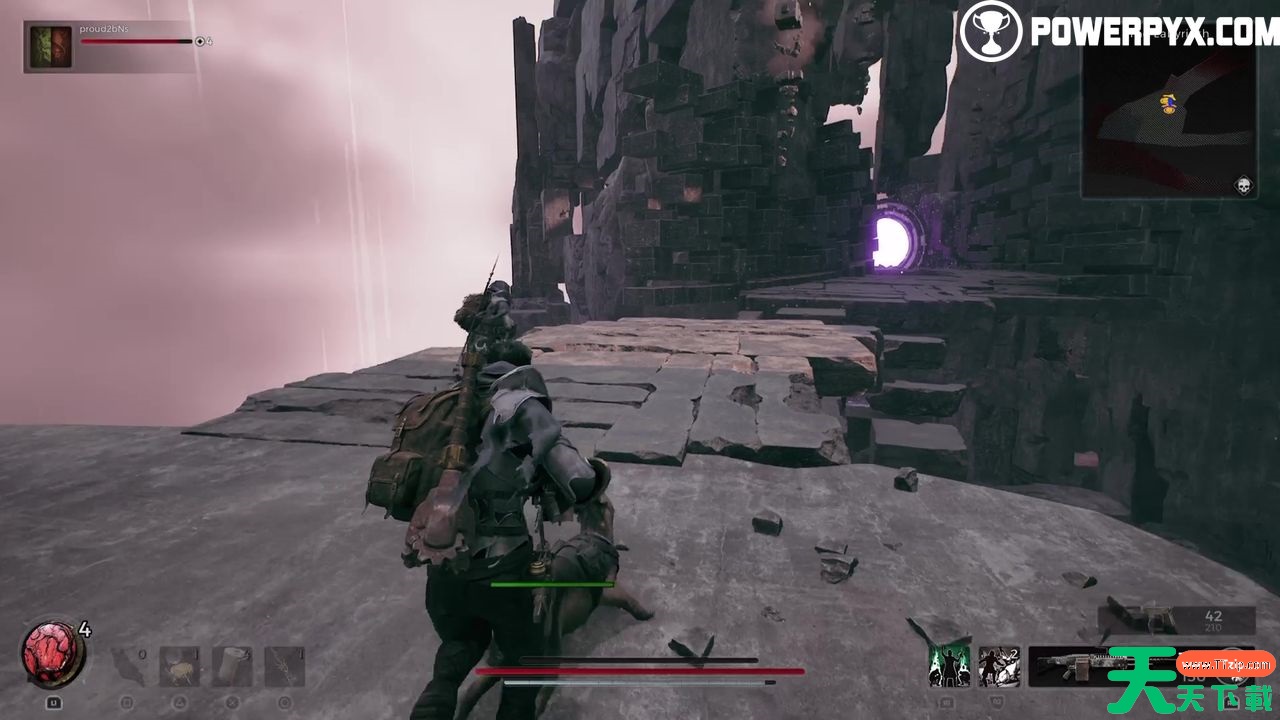Click teammate proud2bNs's portrait
The width and height of the screenshot is (1280, 720).
pyautogui.click(x=49, y=46)
